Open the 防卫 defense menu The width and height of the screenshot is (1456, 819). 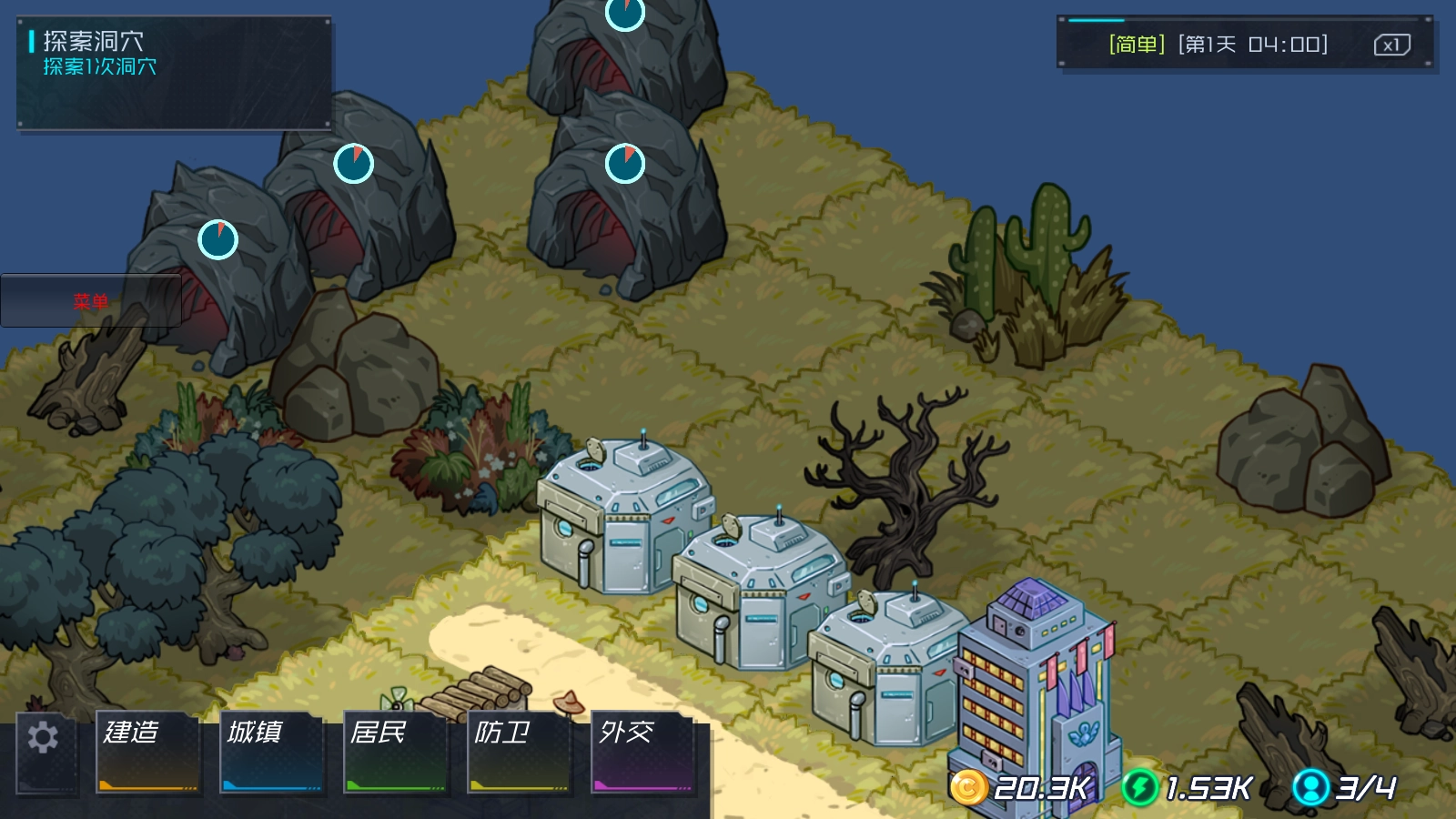[519, 752]
